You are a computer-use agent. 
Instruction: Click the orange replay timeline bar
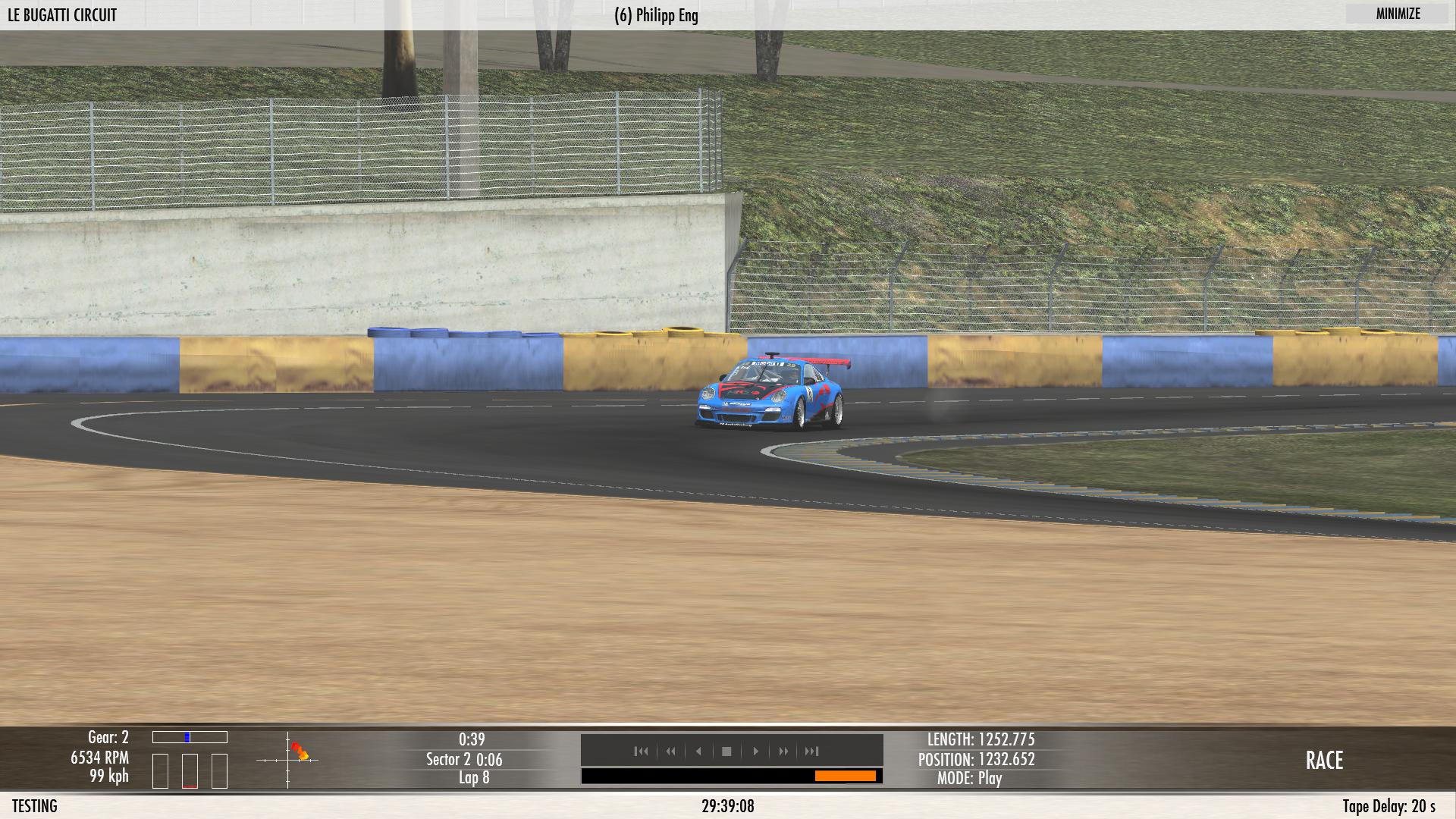(845, 776)
